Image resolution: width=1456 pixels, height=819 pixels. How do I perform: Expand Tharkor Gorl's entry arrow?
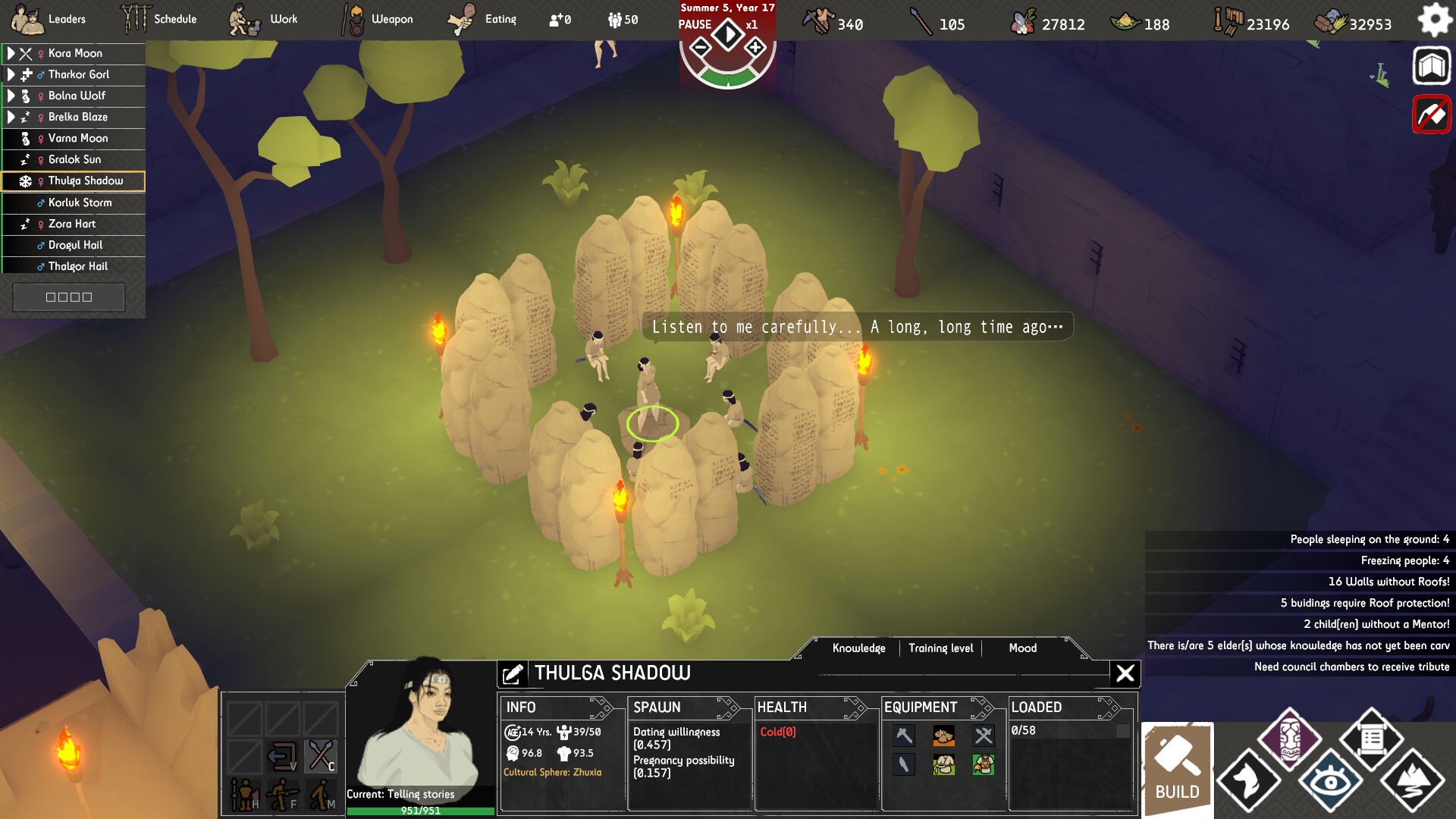(x=11, y=74)
